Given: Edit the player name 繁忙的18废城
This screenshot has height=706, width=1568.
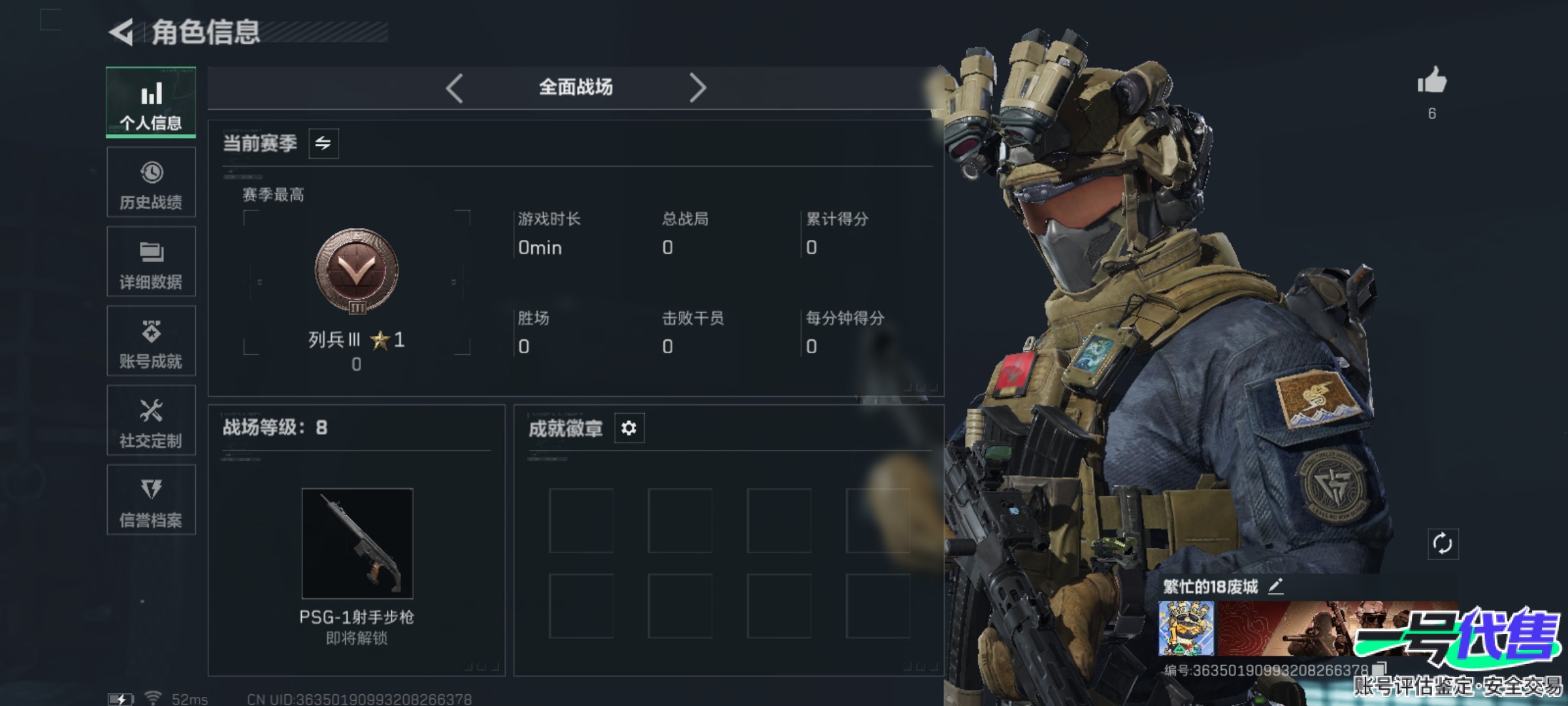Looking at the screenshot, I should click(x=1275, y=586).
